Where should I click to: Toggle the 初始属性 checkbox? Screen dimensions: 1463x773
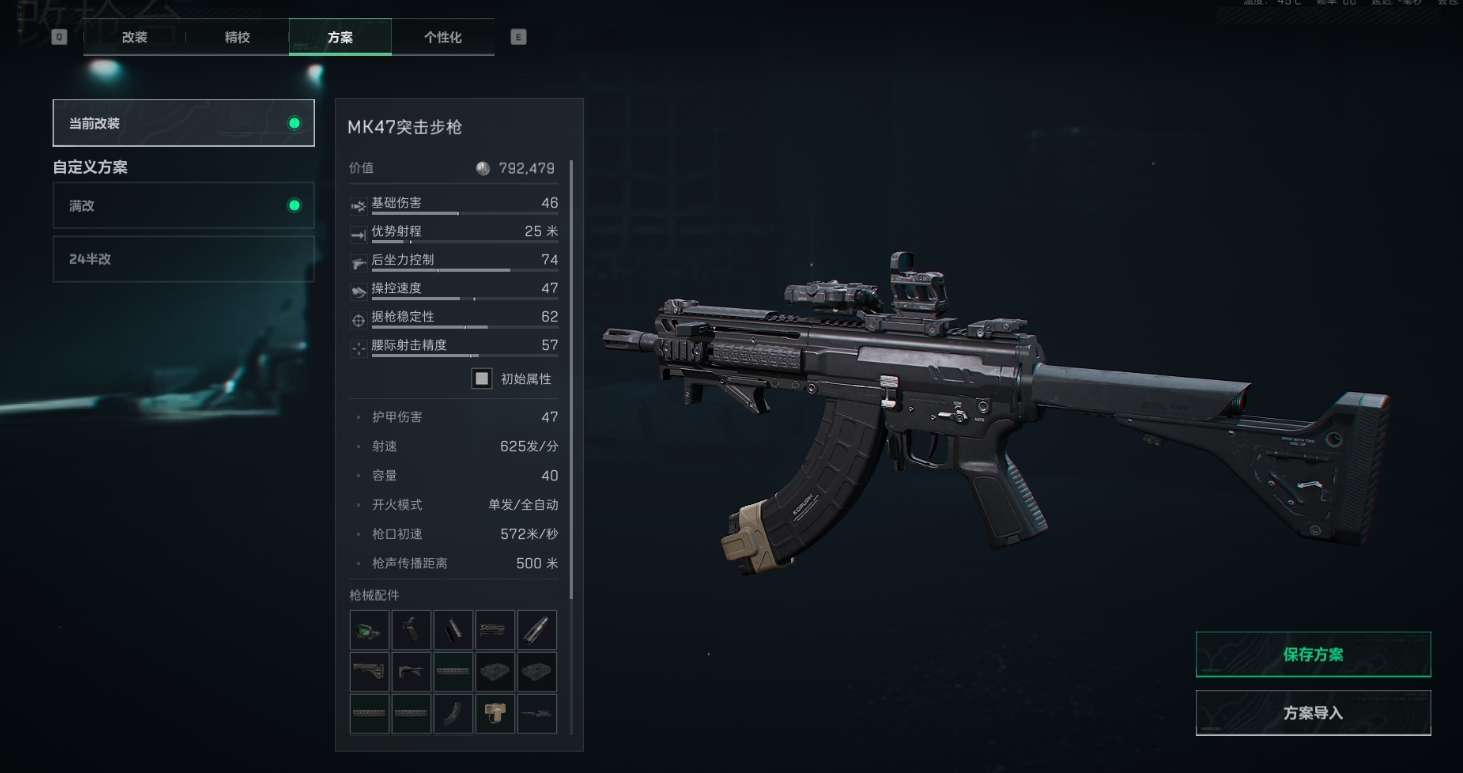[x=482, y=379]
